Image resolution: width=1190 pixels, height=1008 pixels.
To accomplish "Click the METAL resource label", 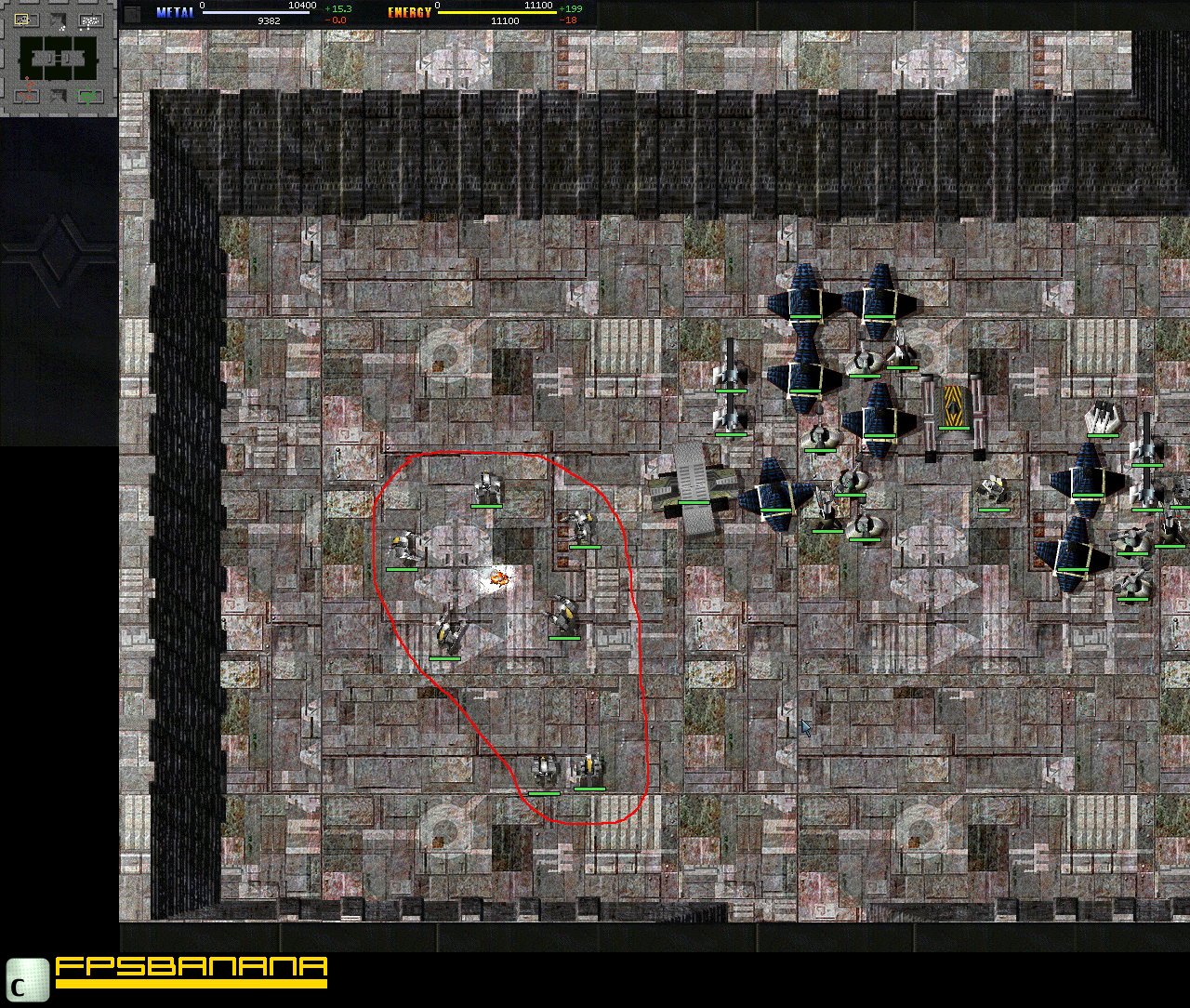I will 174,10.
